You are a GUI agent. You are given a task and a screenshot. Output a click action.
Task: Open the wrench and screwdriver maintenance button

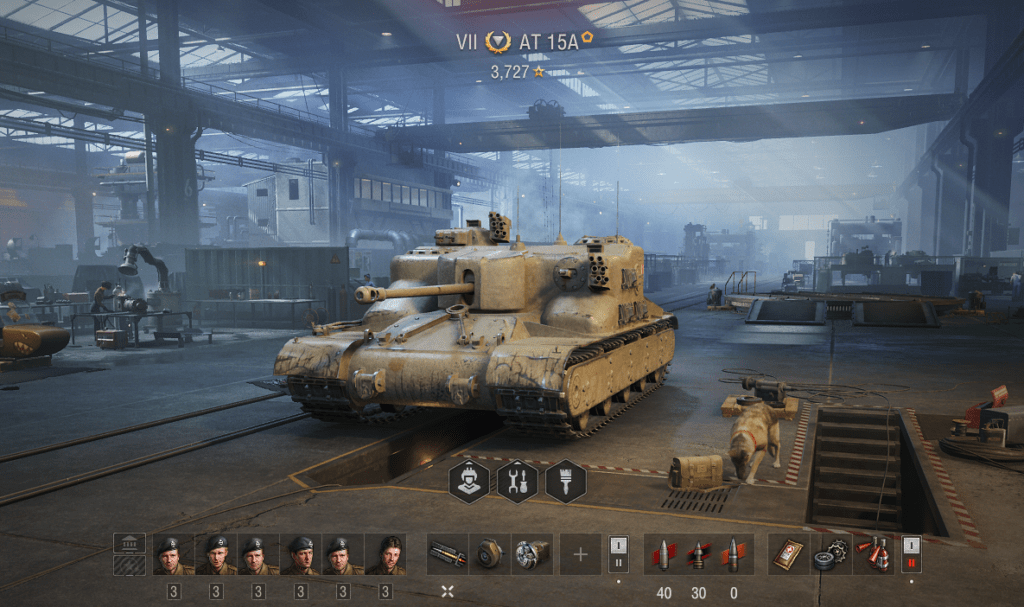coord(517,481)
